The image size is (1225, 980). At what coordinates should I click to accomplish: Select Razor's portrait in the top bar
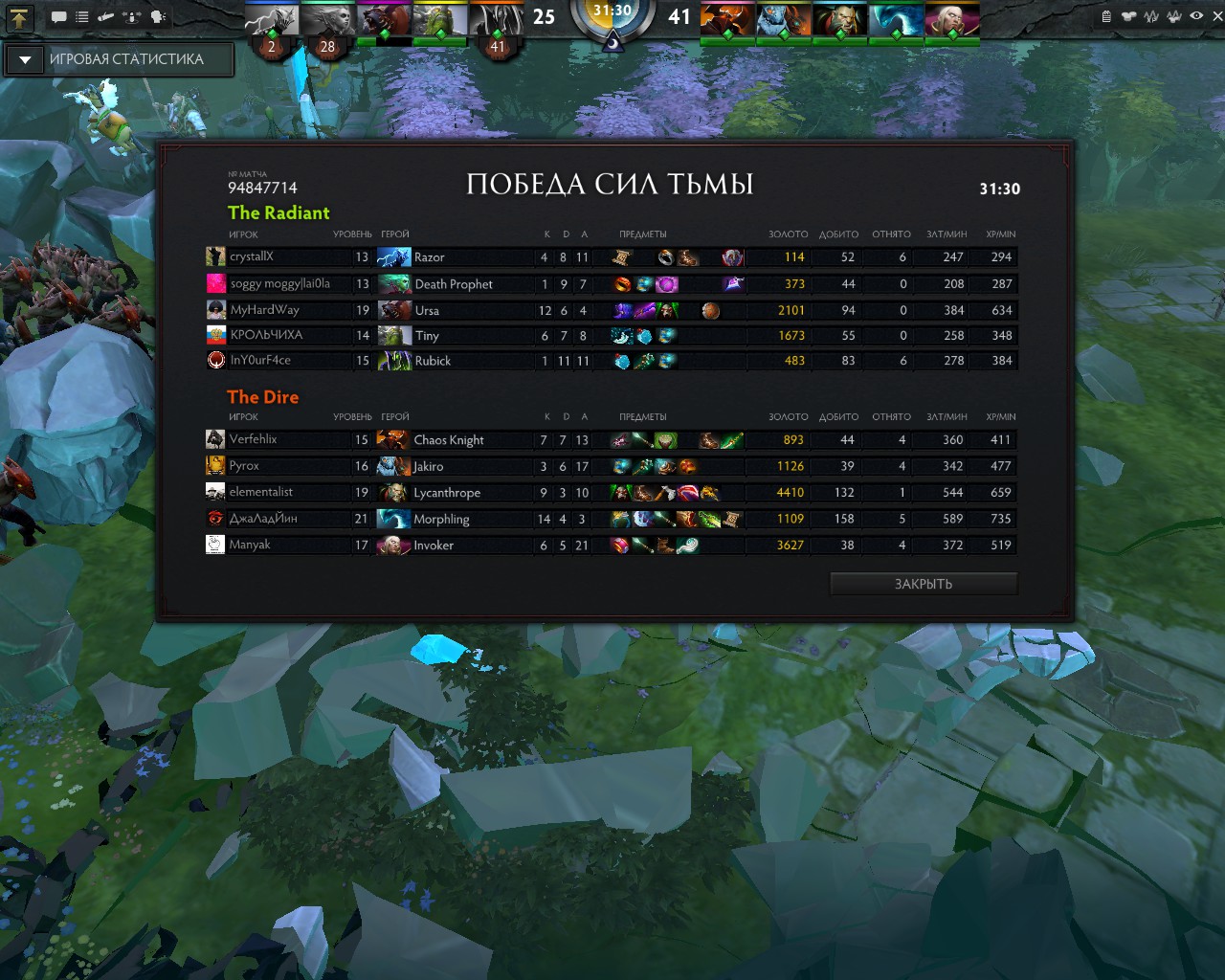click(272, 18)
